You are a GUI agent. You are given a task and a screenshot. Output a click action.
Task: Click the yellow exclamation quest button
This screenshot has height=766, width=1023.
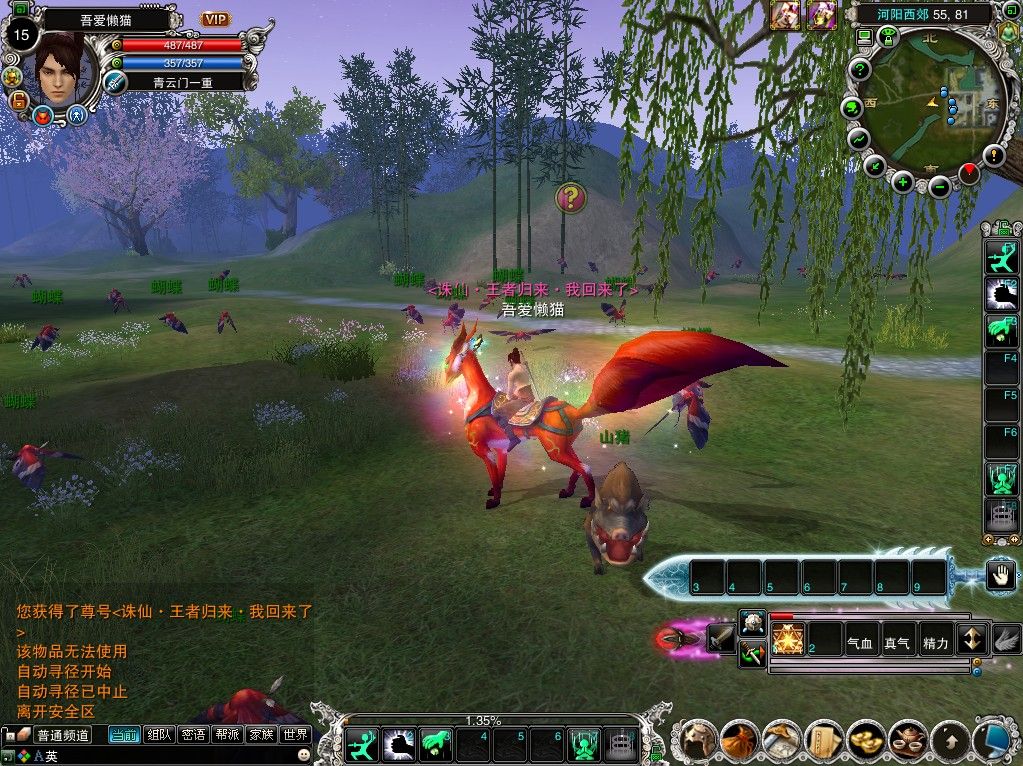tap(994, 154)
